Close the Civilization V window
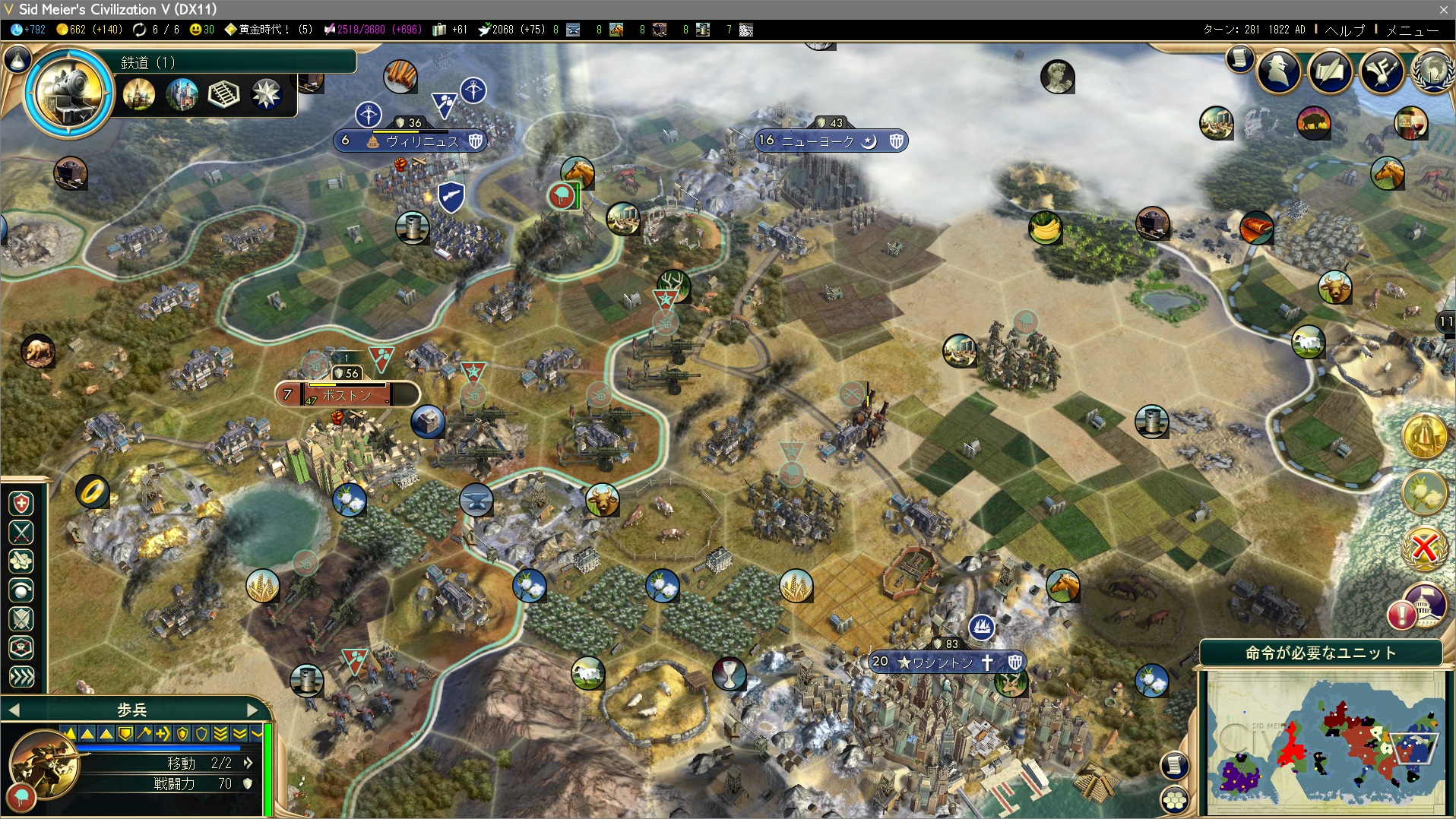 click(1443, 9)
